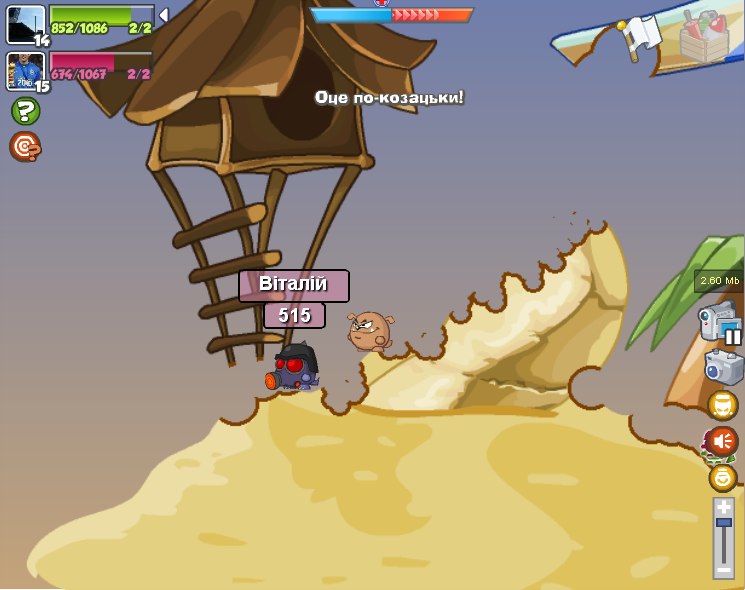Select the level 15 opponent avatar
This screenshot has width=745, height=590.
pos(25,70)
